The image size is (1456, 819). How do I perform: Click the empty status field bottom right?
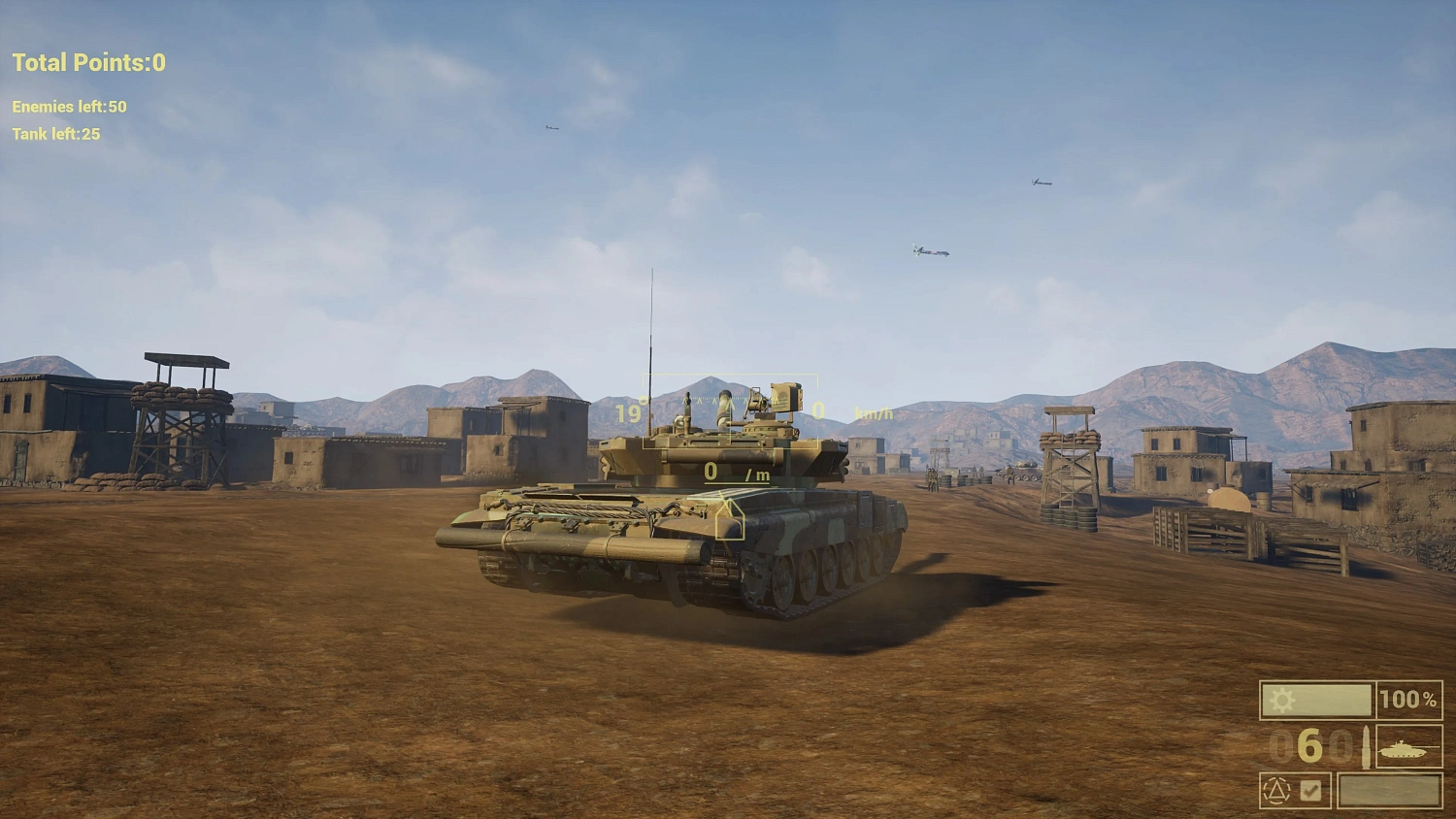click(x=1390, y=791)
